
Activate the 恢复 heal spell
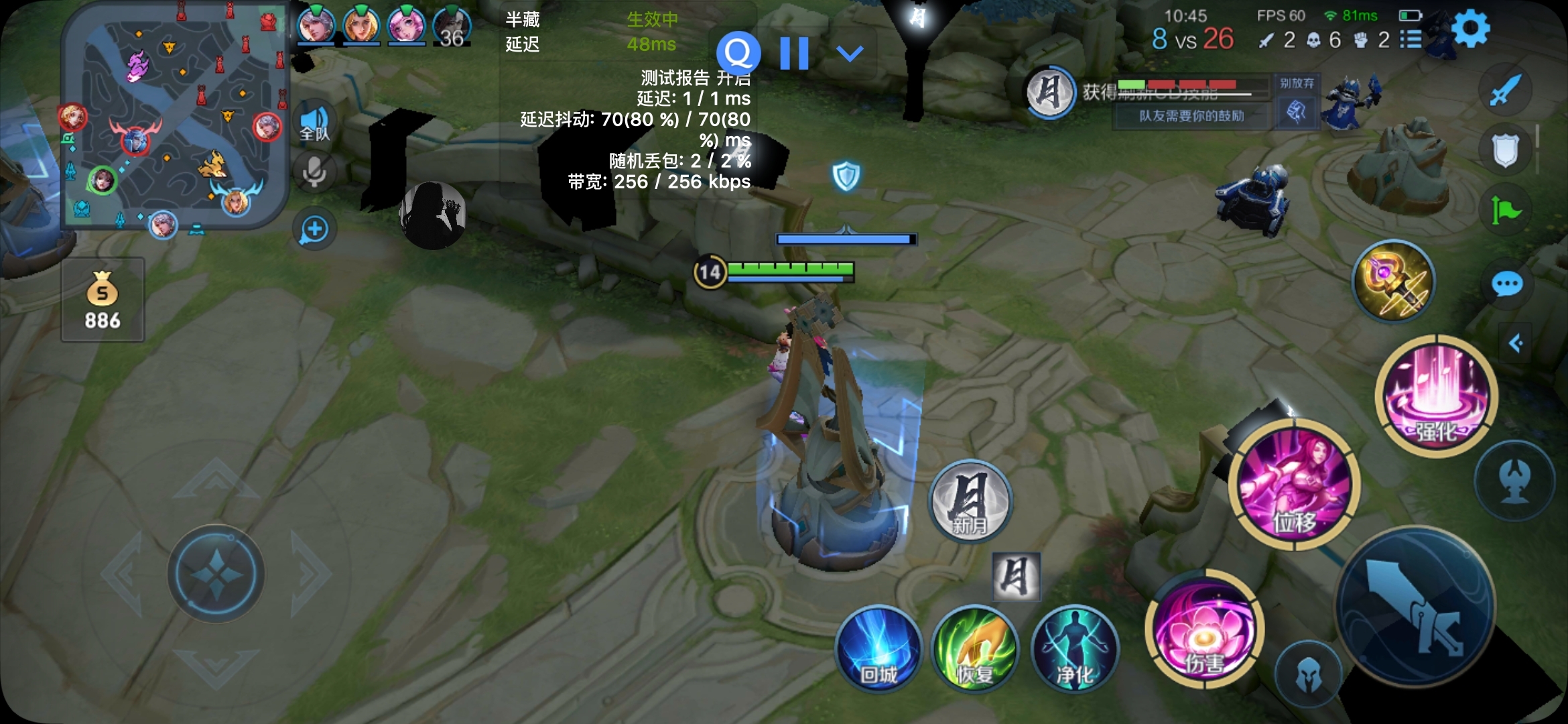(975, 649)
